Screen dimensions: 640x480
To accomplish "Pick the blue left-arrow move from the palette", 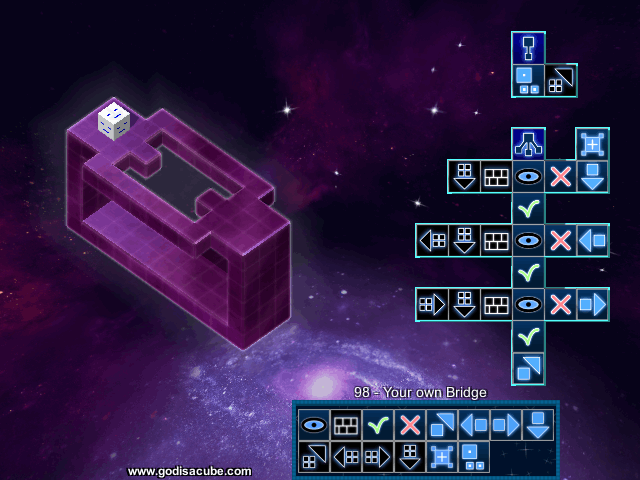I will pyautogui.click(x=474, y=424).
